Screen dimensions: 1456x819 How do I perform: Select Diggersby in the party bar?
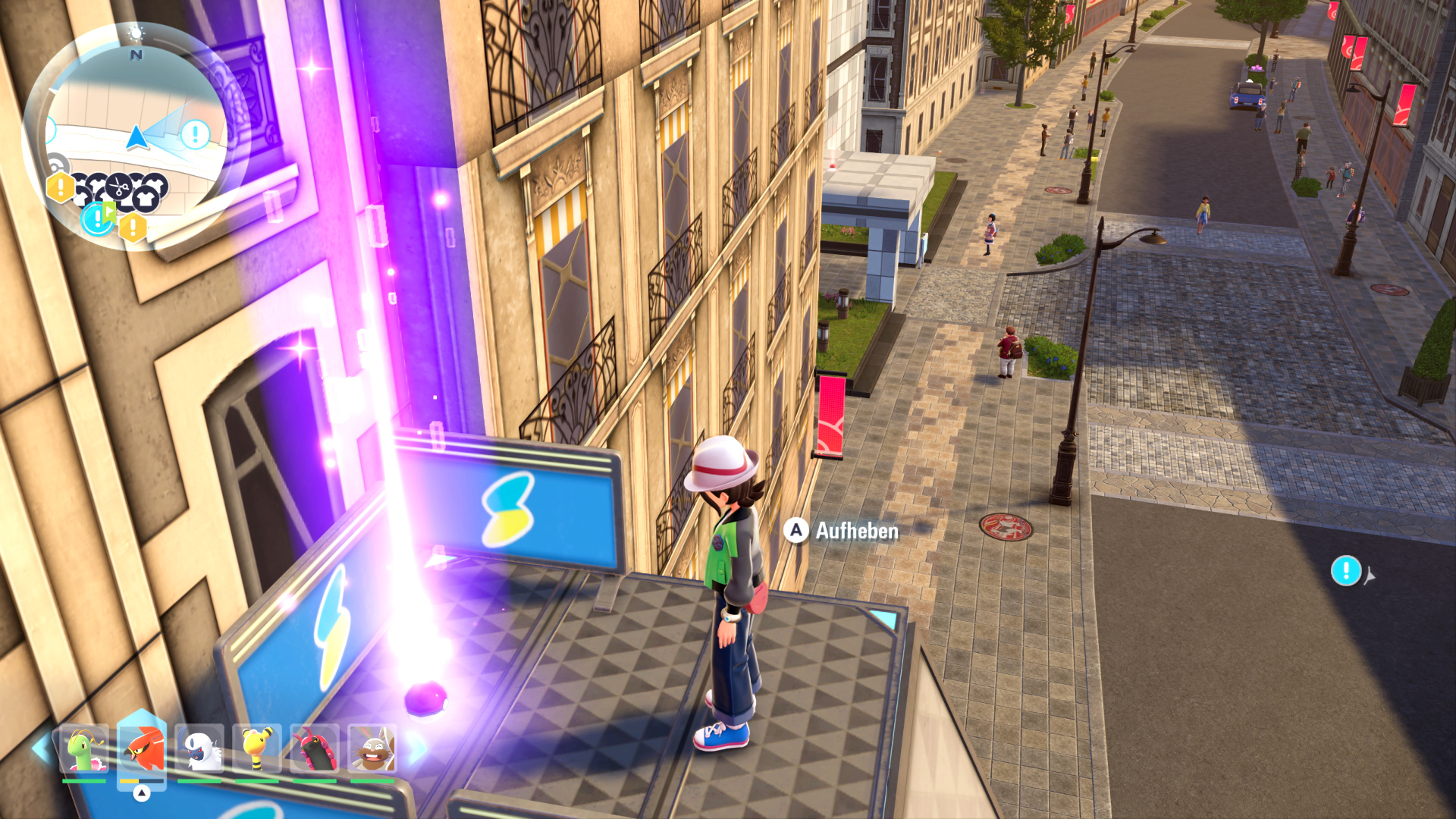372,749
